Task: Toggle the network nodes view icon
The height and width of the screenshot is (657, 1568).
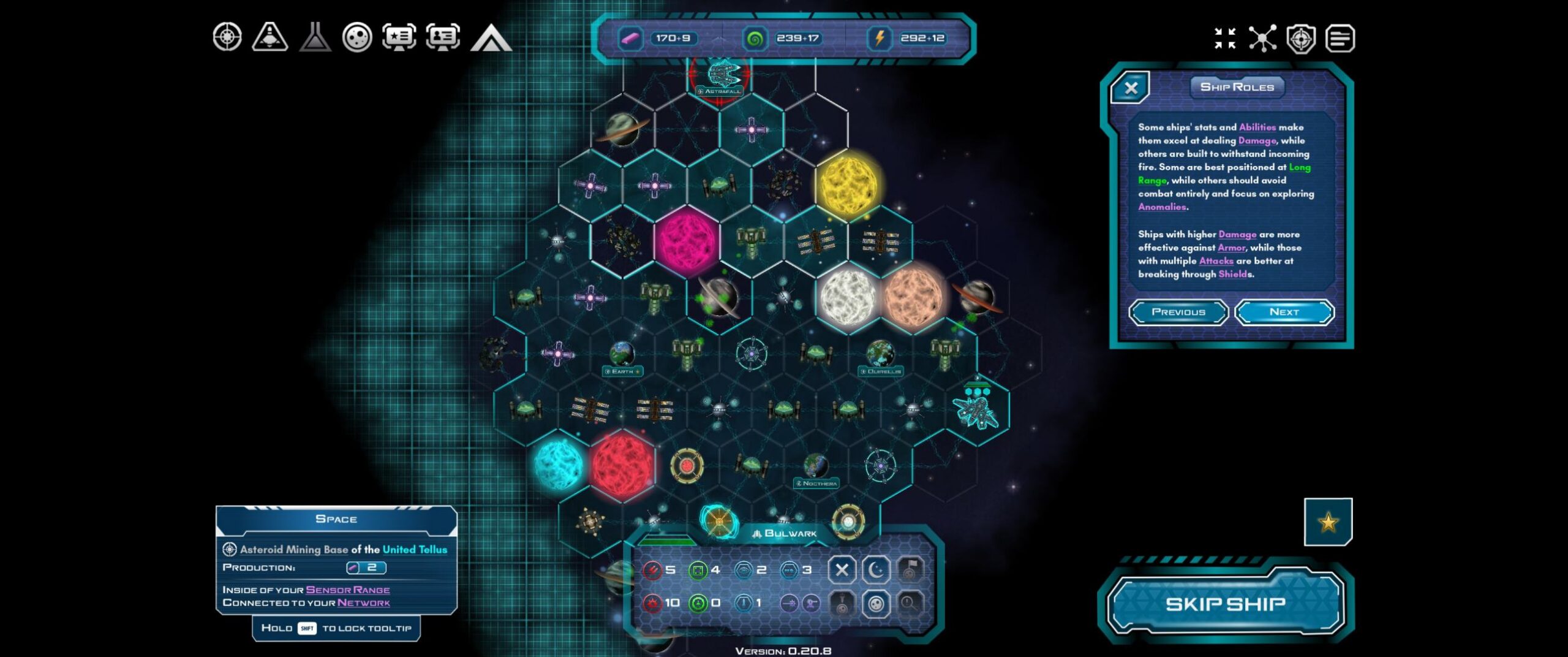Action: 1263,38
